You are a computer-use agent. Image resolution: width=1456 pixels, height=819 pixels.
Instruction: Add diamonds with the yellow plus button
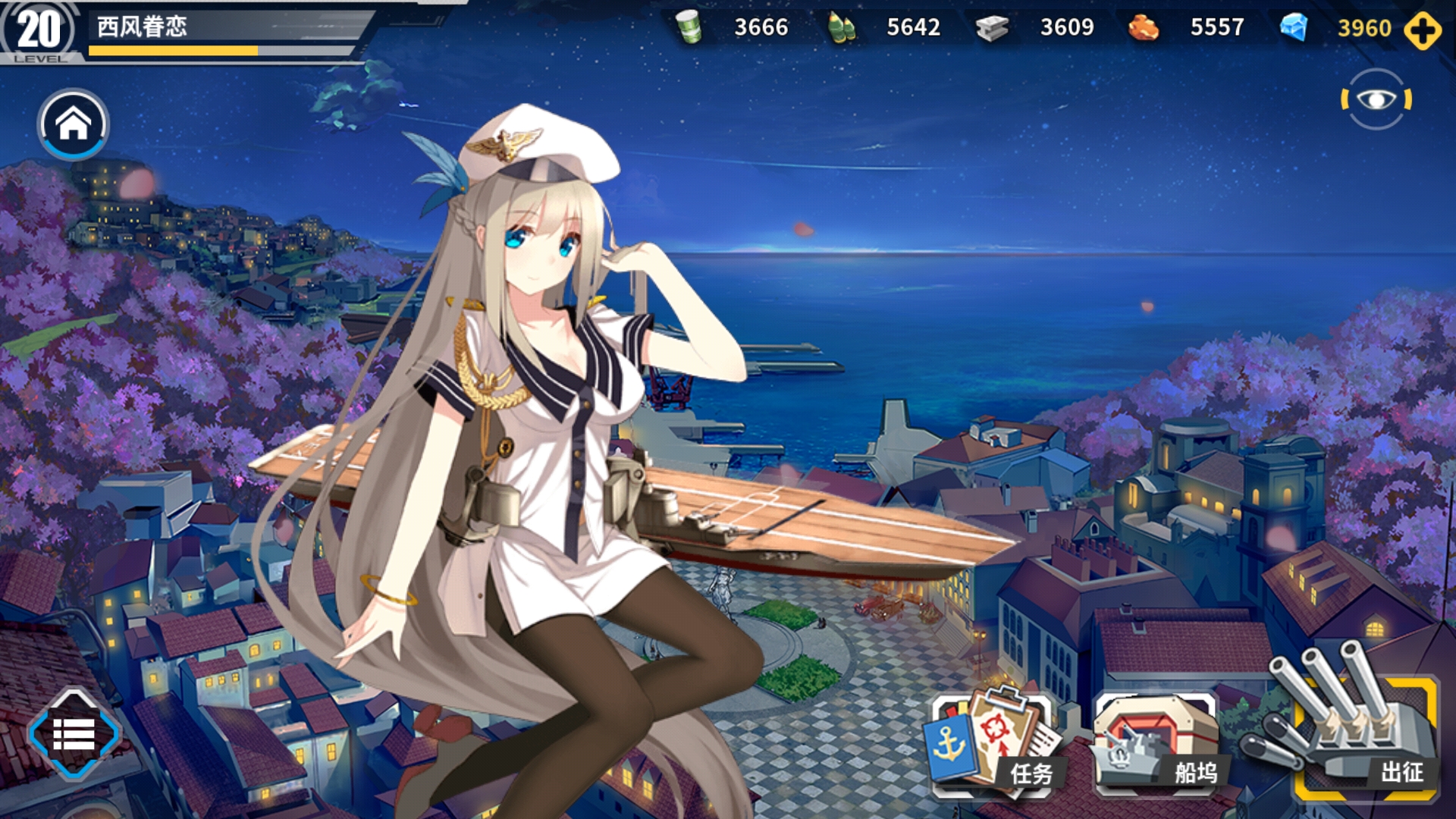[x=1422, y=30]
